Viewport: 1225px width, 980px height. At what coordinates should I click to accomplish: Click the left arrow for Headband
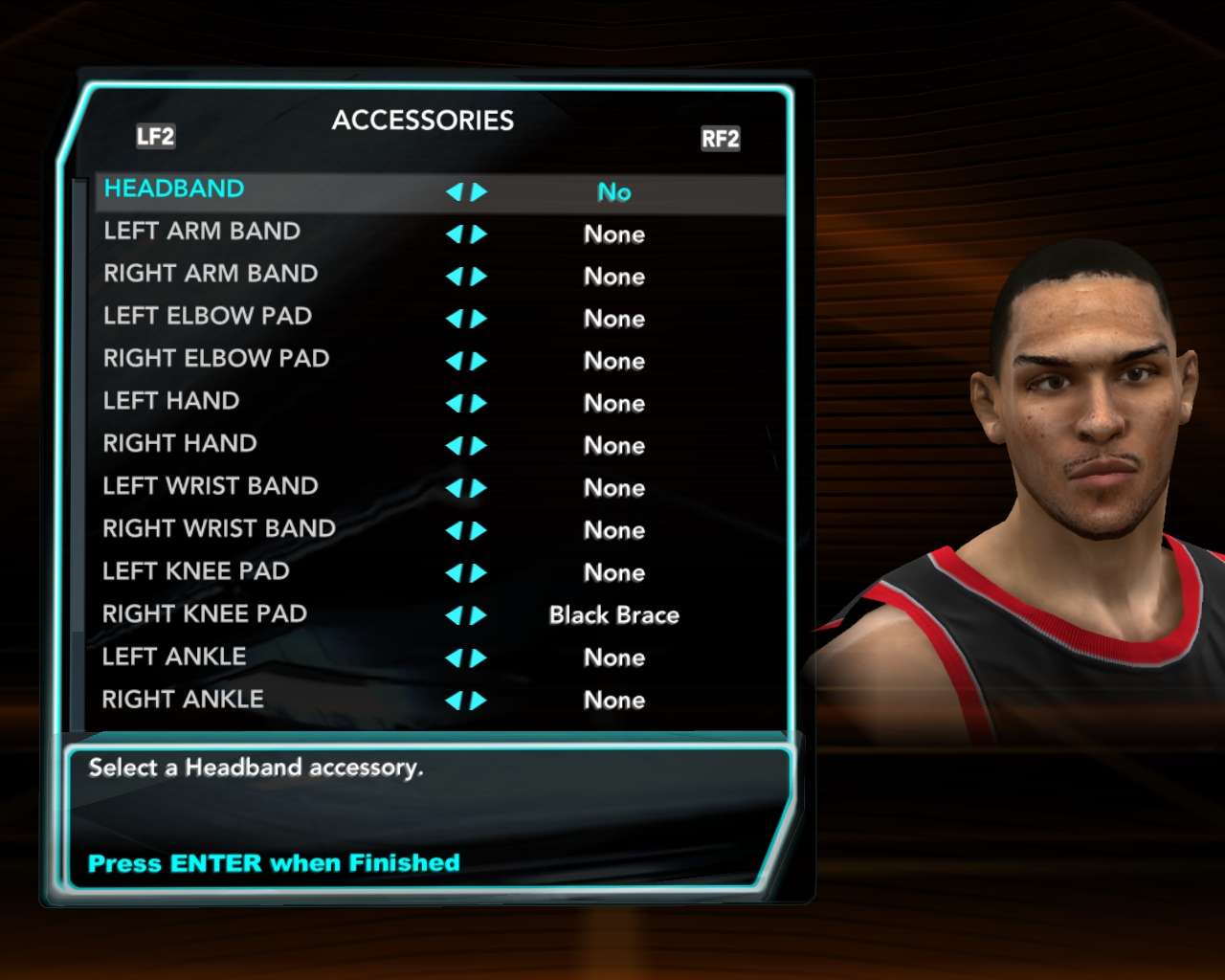pyautogui.click(x=455, y=192)
